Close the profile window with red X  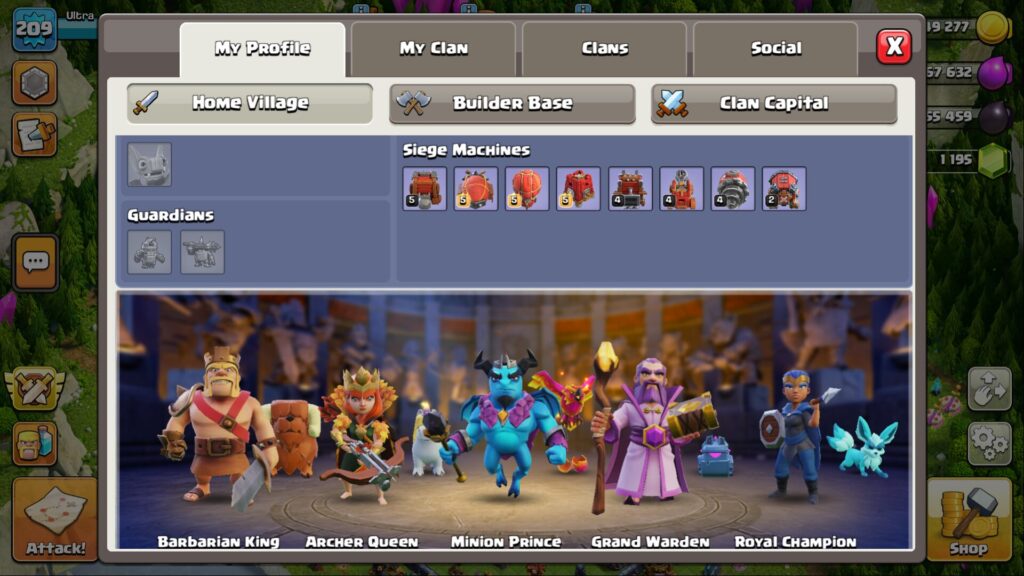[x=894, y=46]
